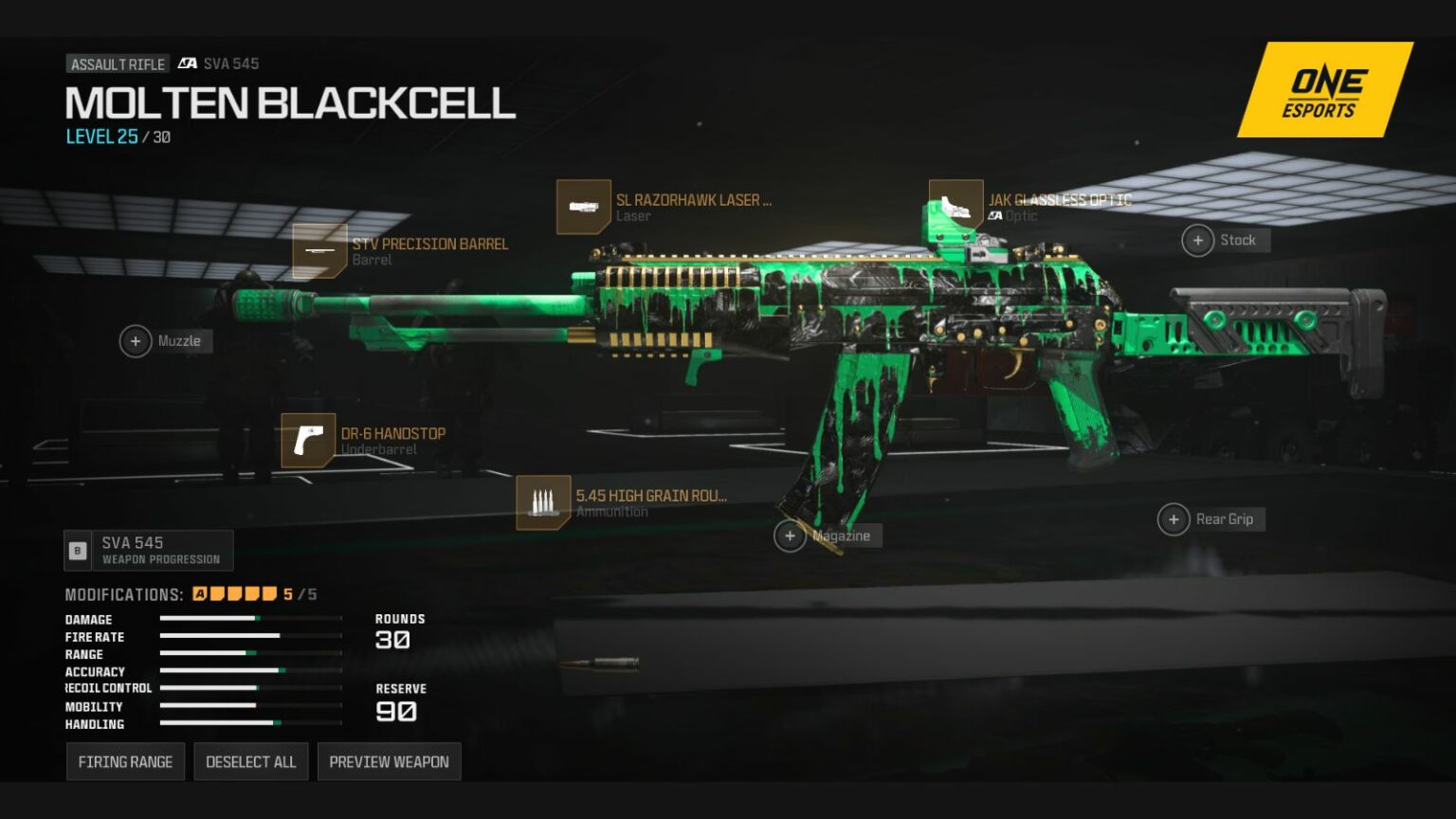Expand the Rear Grip attachment slot
This screenshot has width=1456, height=819.
tap(1174, 519)
